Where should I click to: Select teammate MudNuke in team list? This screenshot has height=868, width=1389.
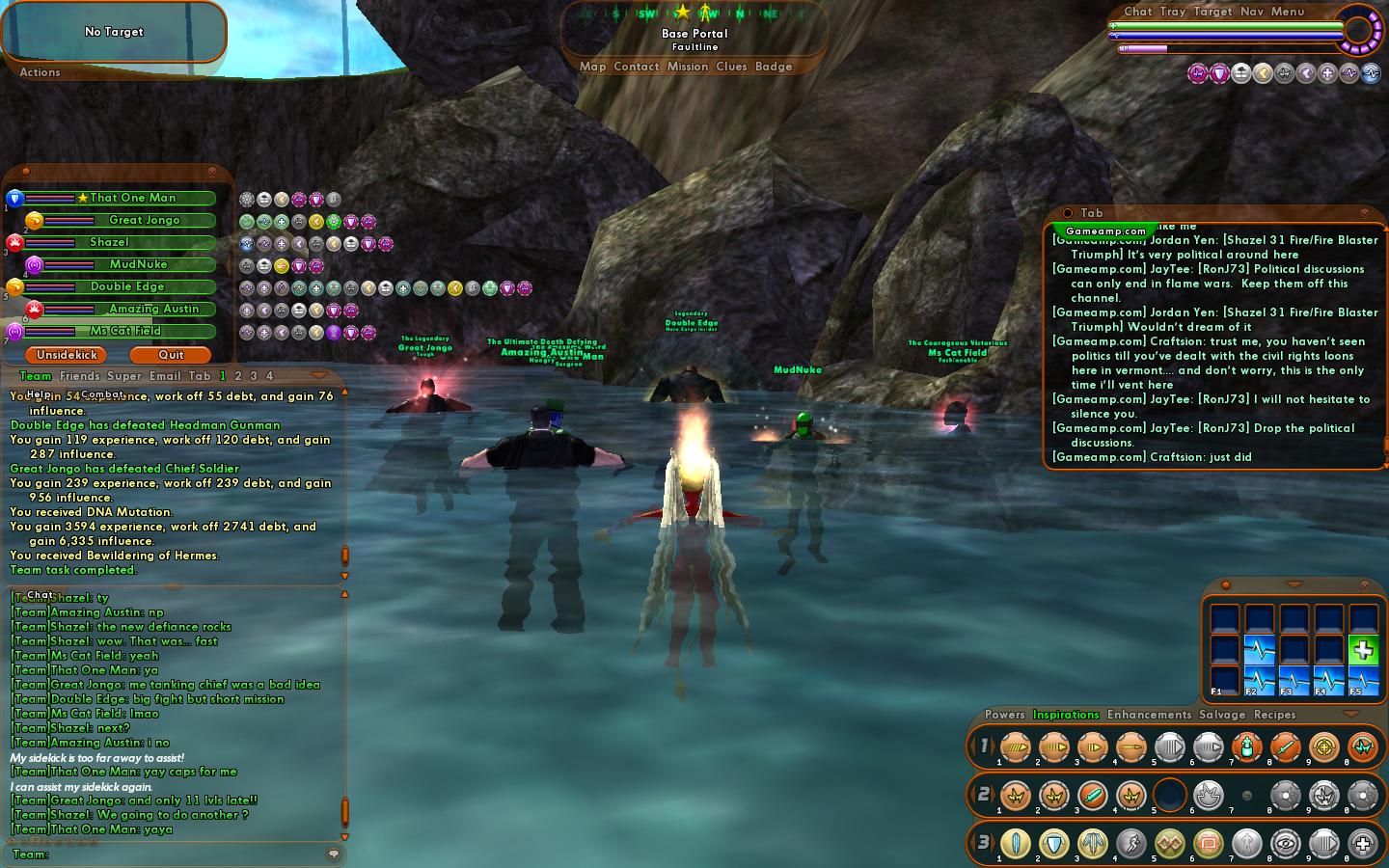[138, 264]
